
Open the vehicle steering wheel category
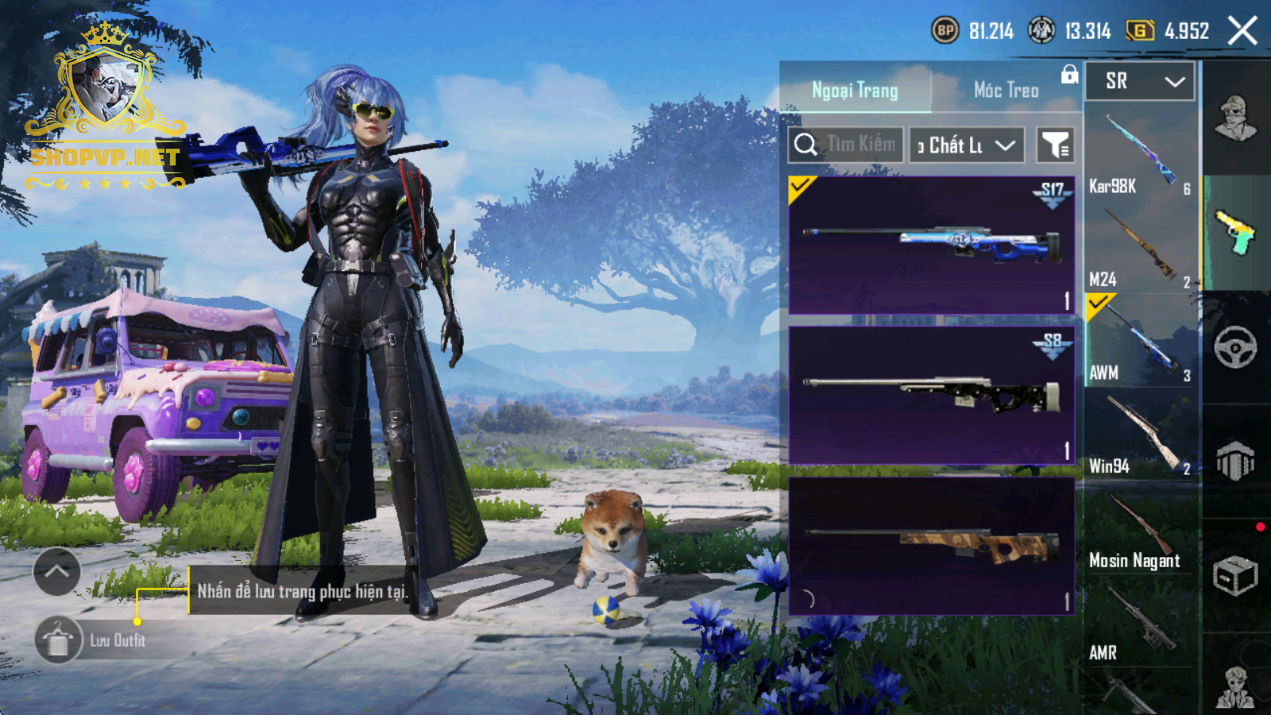click(1236, 348)
